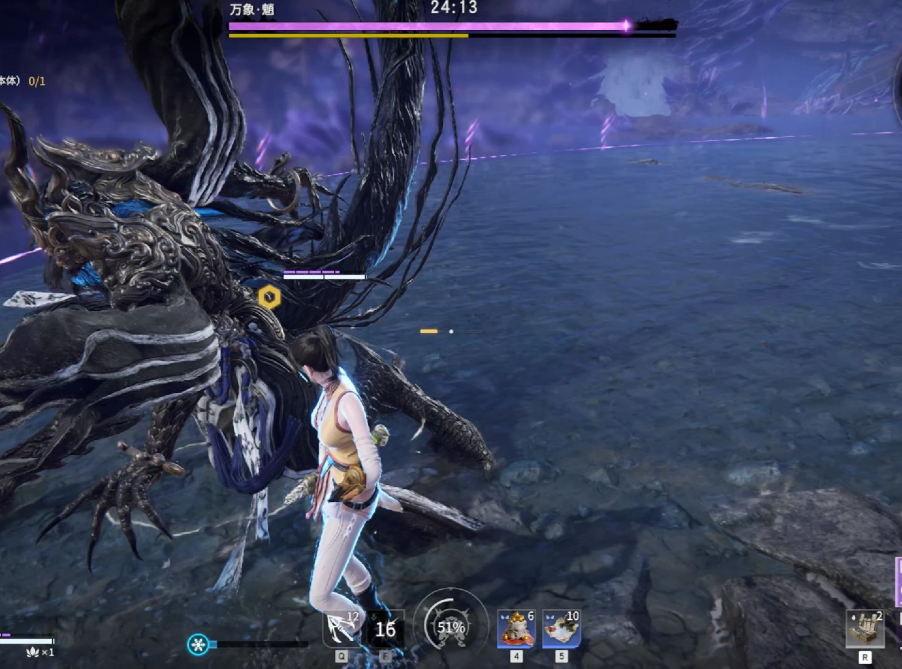Activate the arrow skill showing 12 charges

[341, 629]
